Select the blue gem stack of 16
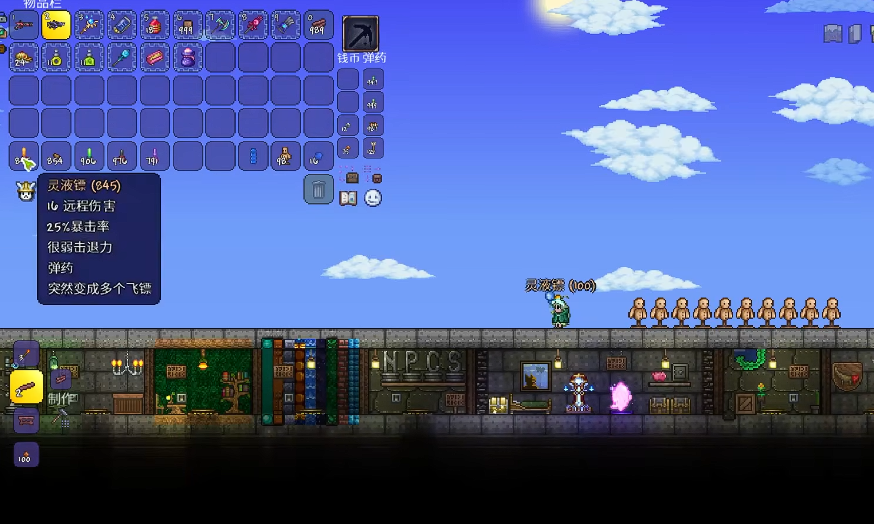 318,156
